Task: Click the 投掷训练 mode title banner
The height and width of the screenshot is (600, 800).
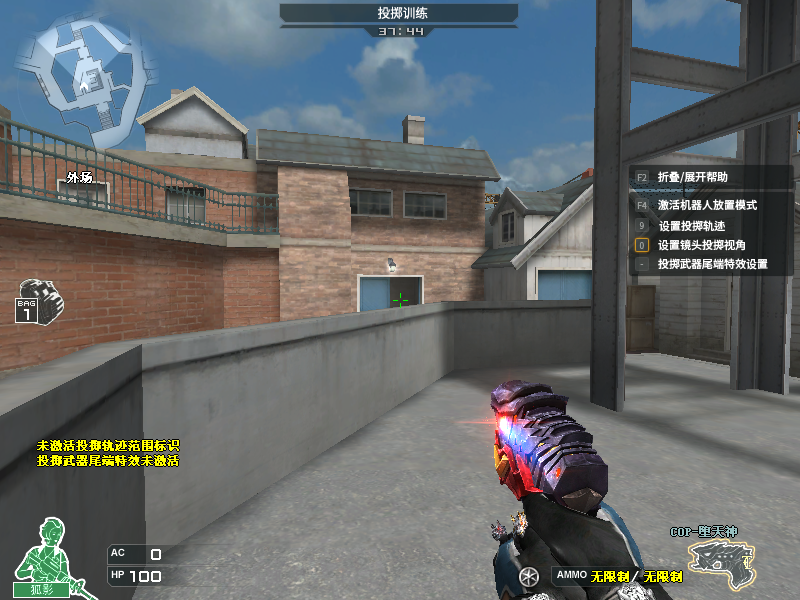Action: (398, 13)
